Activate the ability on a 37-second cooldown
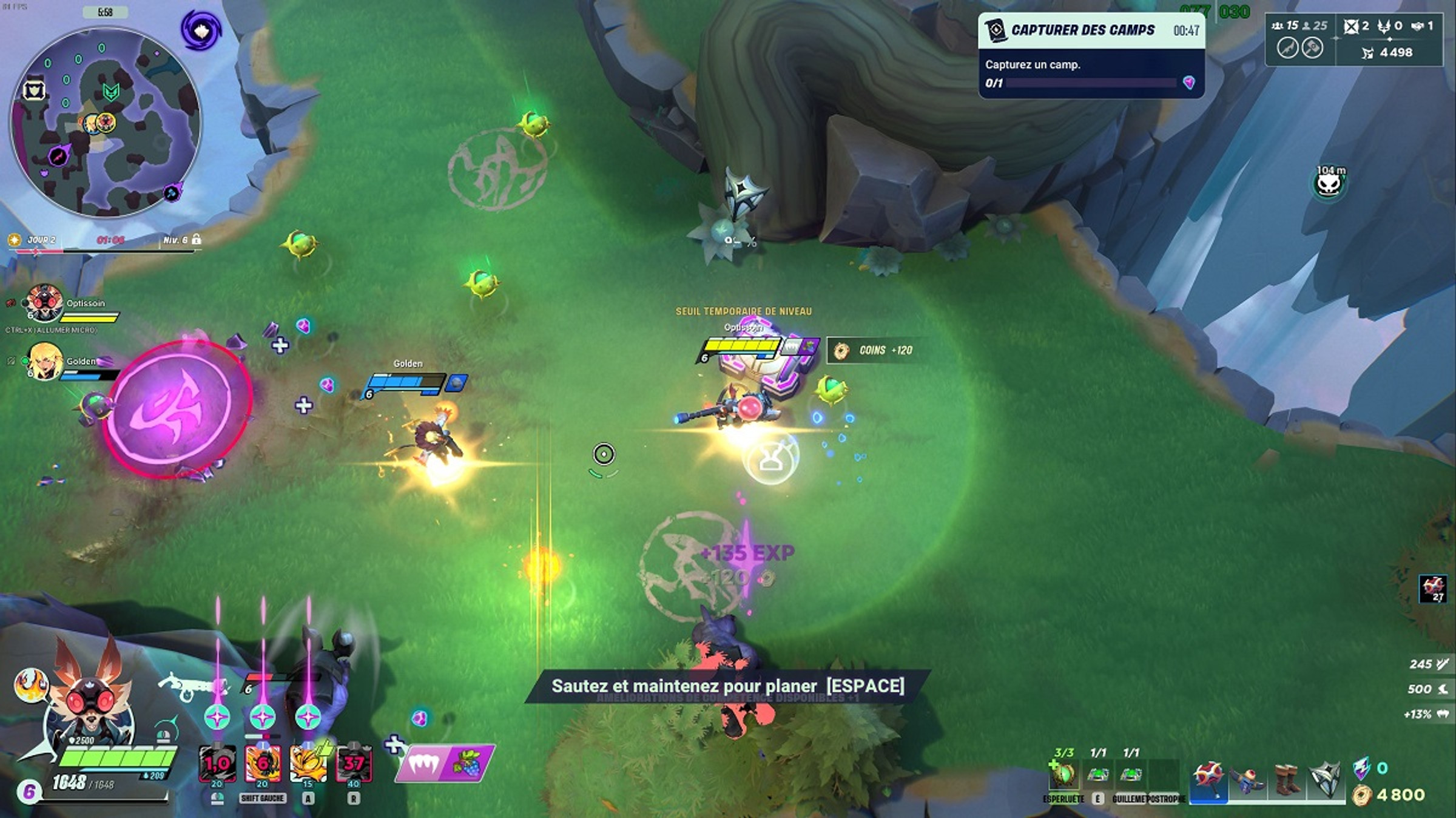The height and width of the screenshot is (818, 1456). [x=354, y=763]
